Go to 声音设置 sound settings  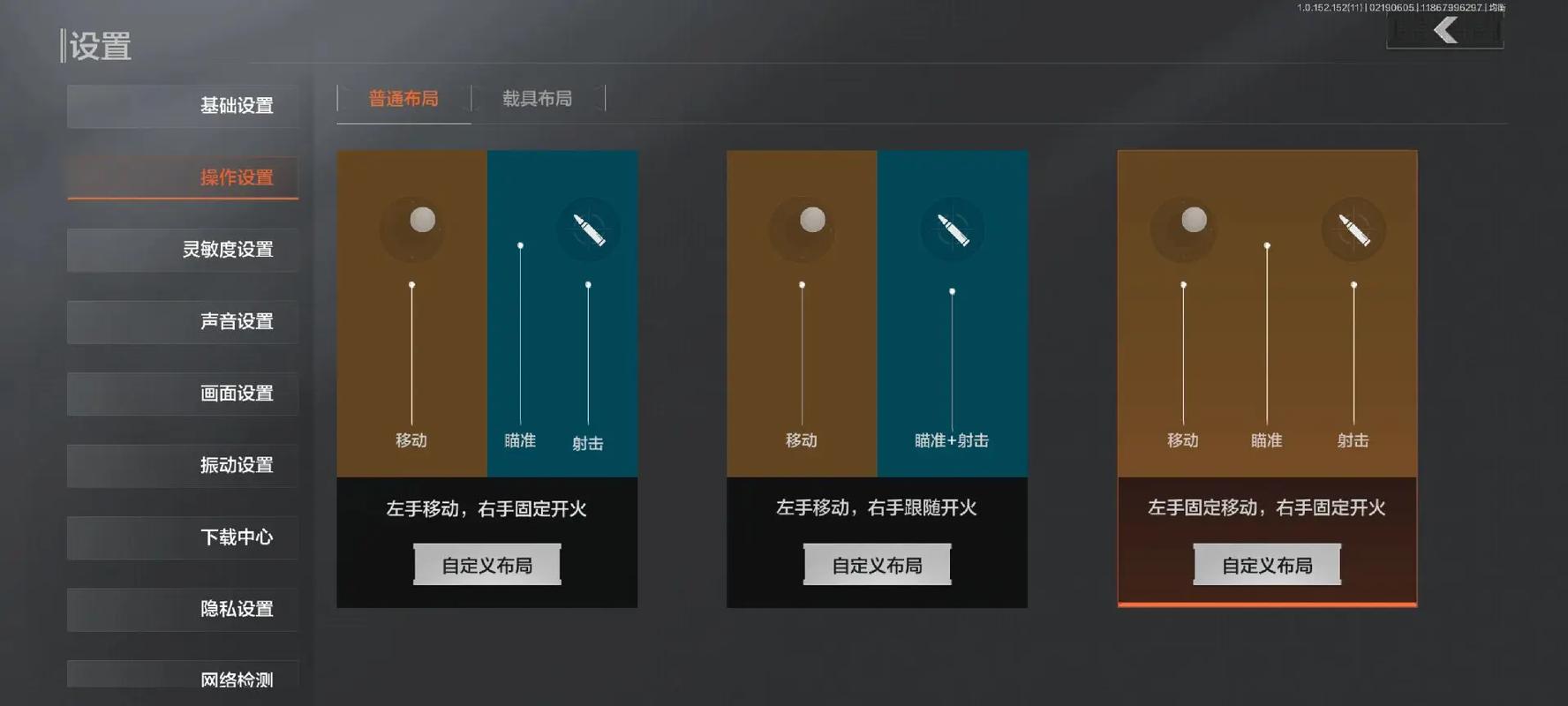(183, 321)
